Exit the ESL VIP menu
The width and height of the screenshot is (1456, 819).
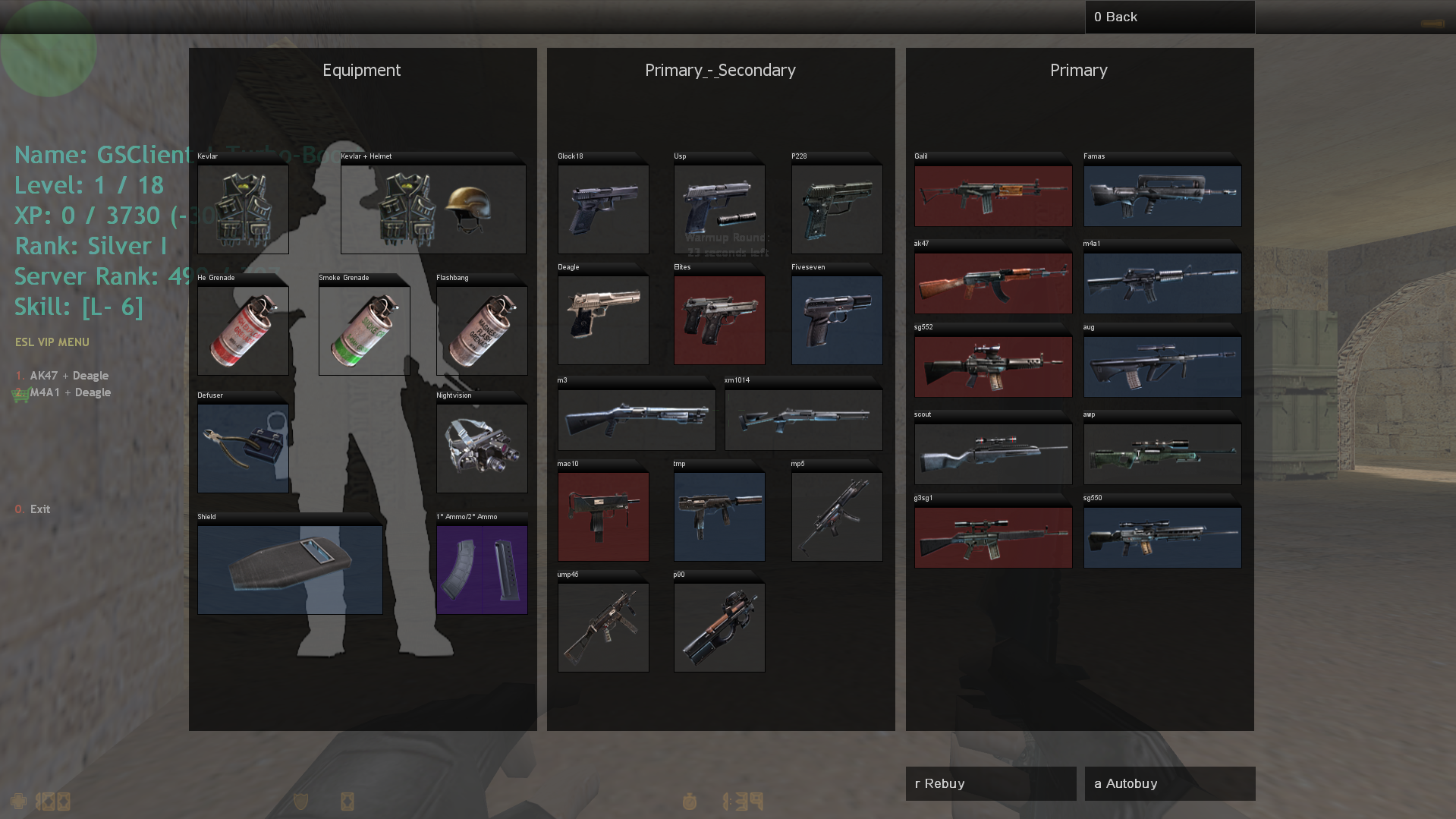point(39,509)
